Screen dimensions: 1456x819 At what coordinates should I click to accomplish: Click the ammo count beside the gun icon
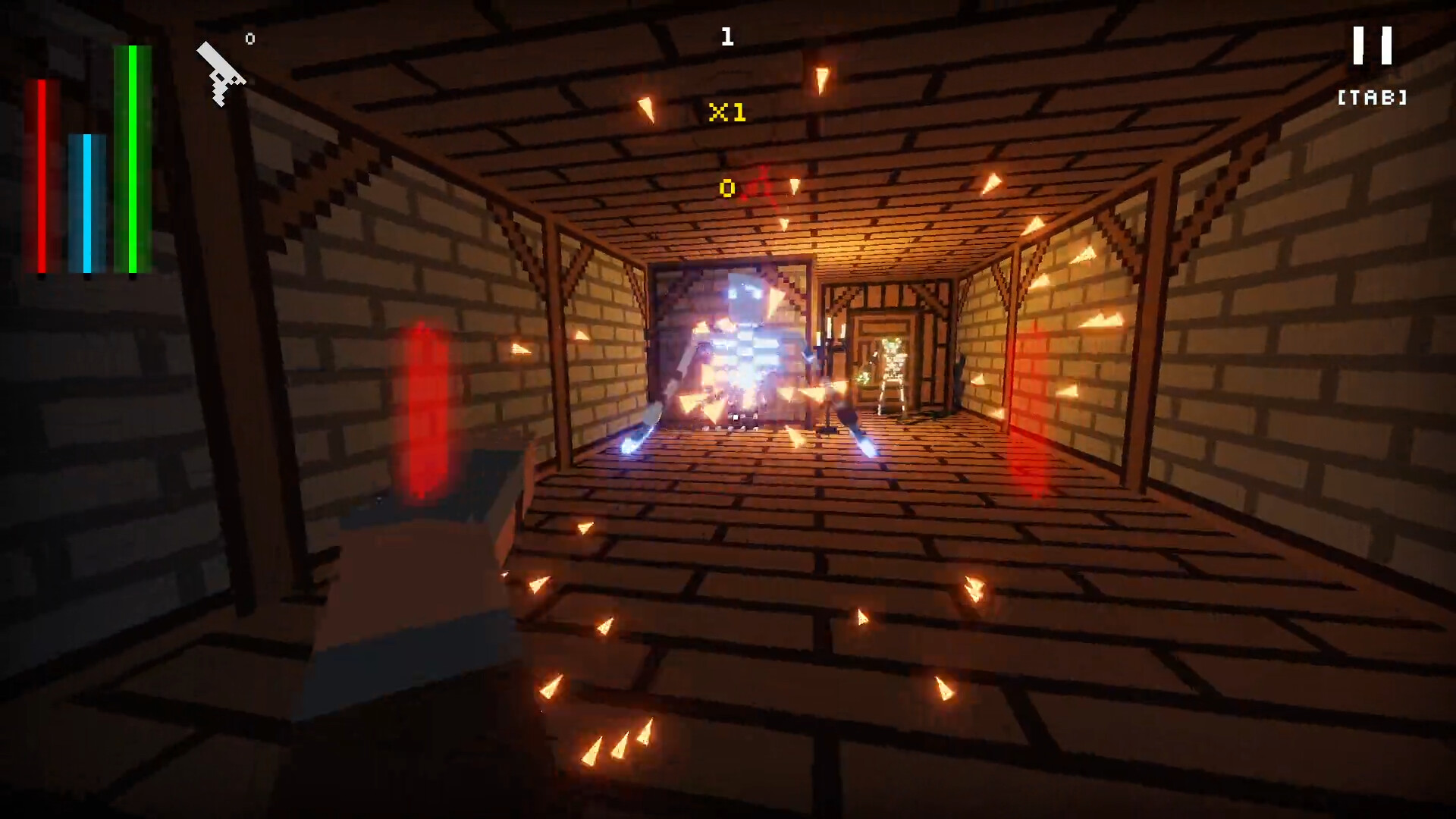249,37
